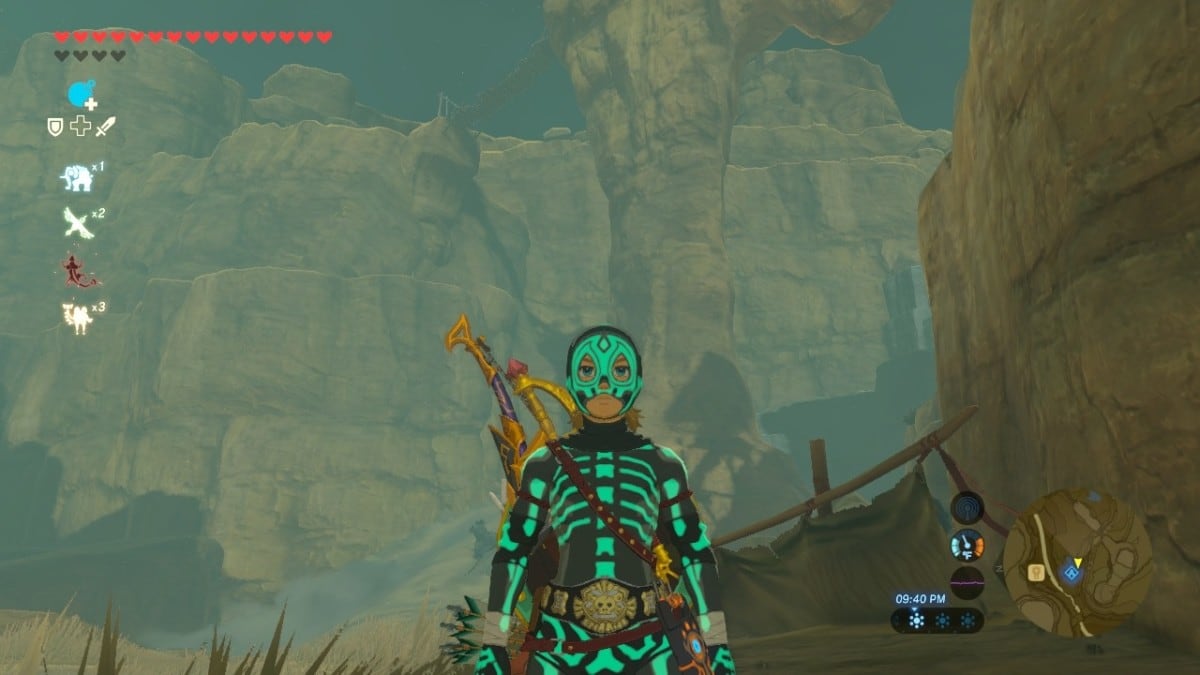Click the sword attack buff icon
Viewport: 1200px width, 675px height.
[x=105, y=127]
